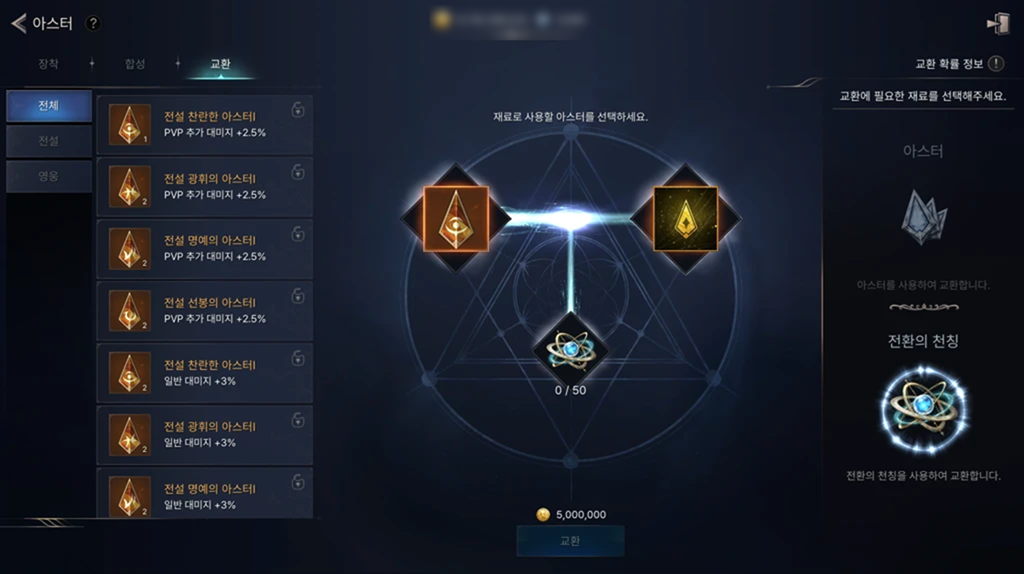Select the 교환 tab
The width and height of the screenshot is (1024, 574).
220,64
